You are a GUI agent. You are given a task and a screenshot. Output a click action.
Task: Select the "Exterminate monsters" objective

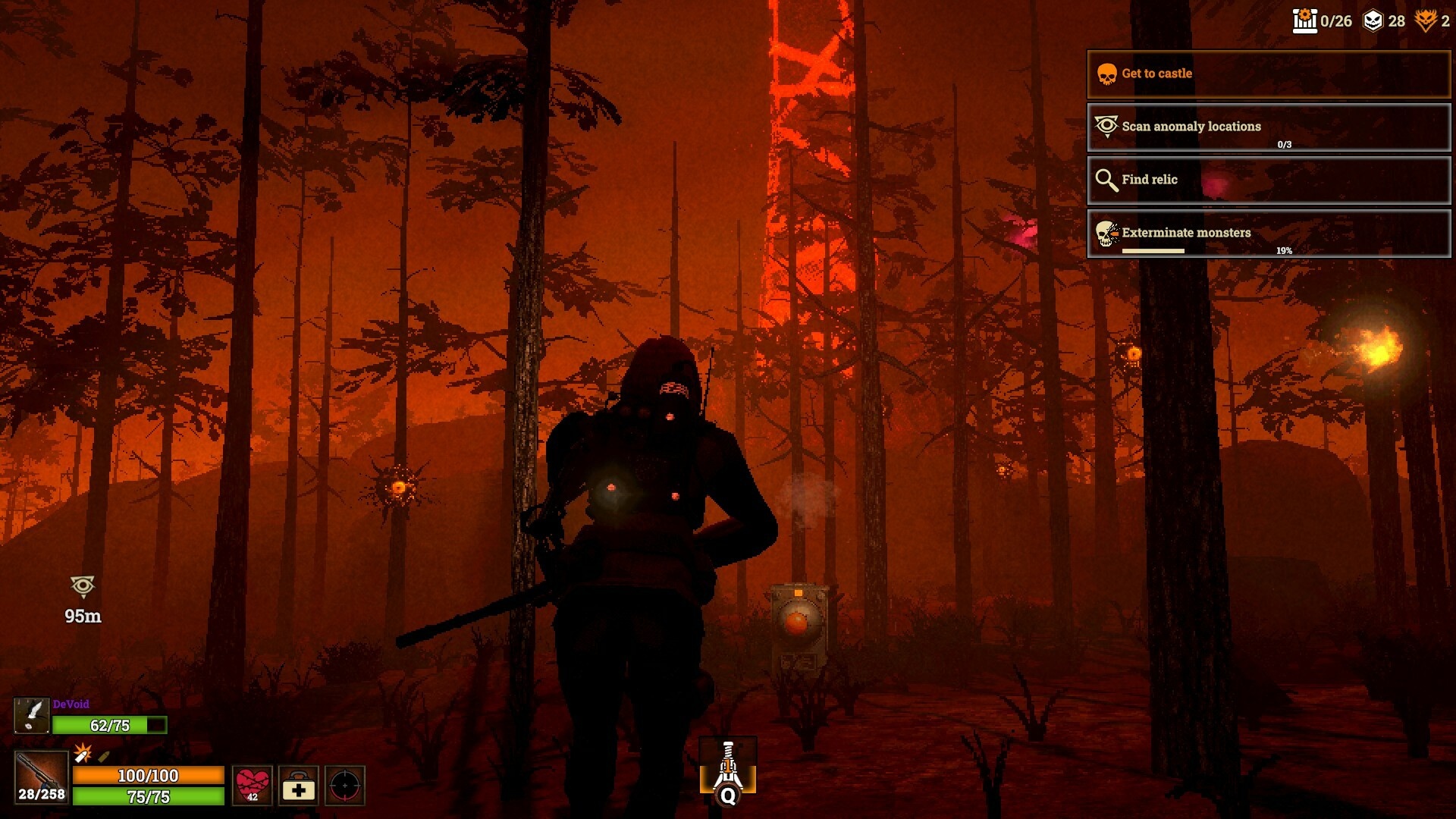pyautogui.click(x=1268, y=233)
